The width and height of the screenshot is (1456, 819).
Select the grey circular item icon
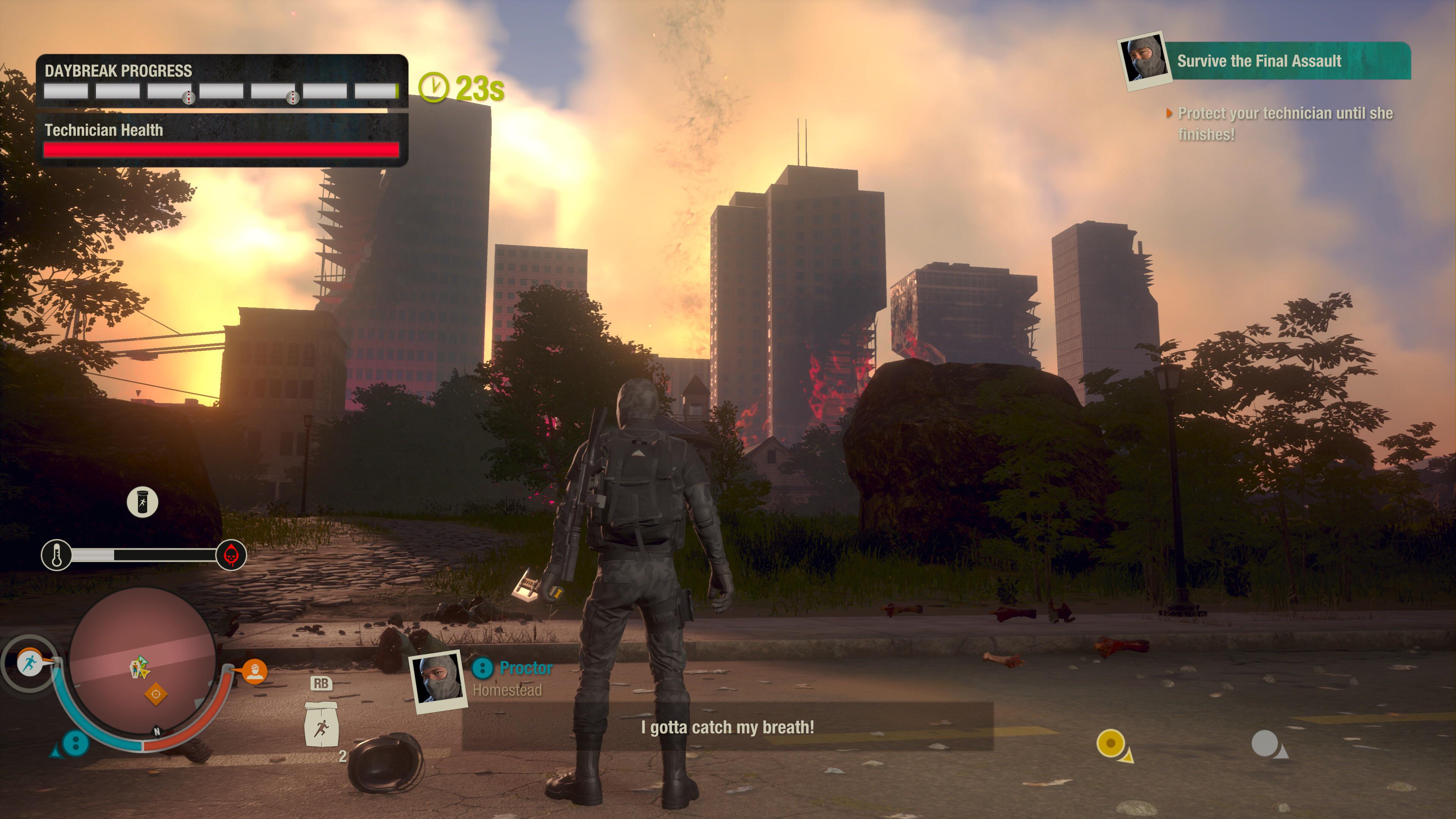point(1266,743)
